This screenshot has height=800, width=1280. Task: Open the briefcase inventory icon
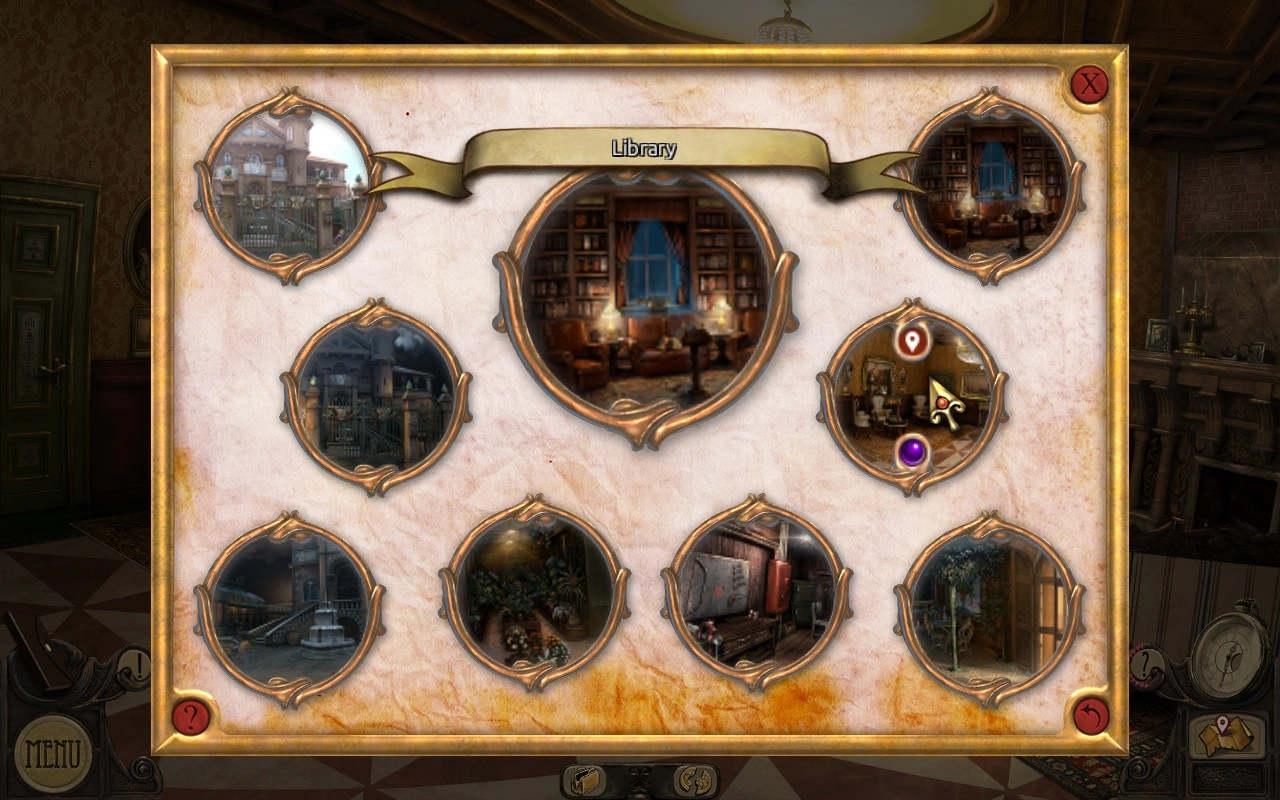pyautogui.click(x=587, y=780)
